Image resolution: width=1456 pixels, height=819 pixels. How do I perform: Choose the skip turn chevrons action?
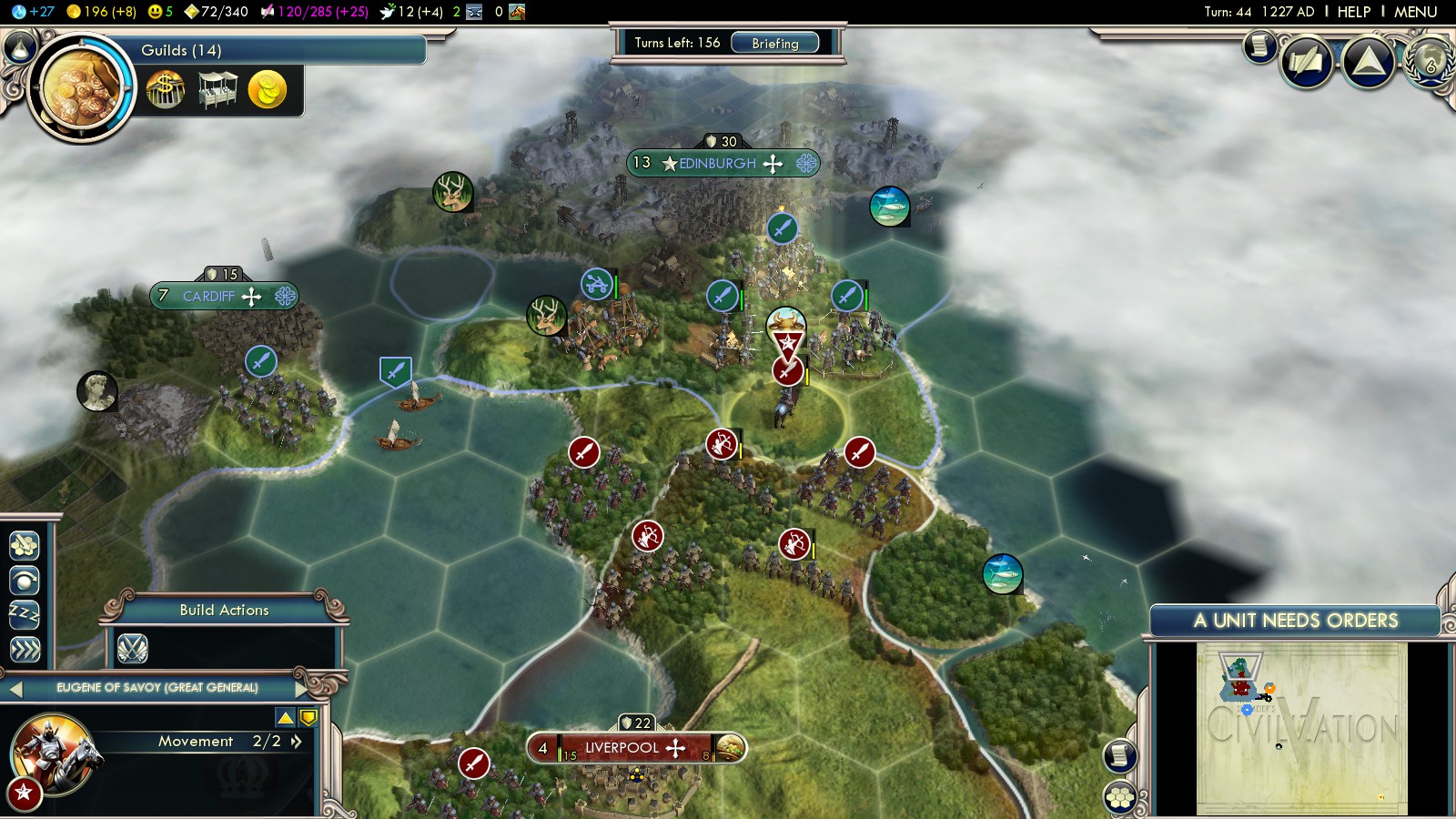coord(25,649)
